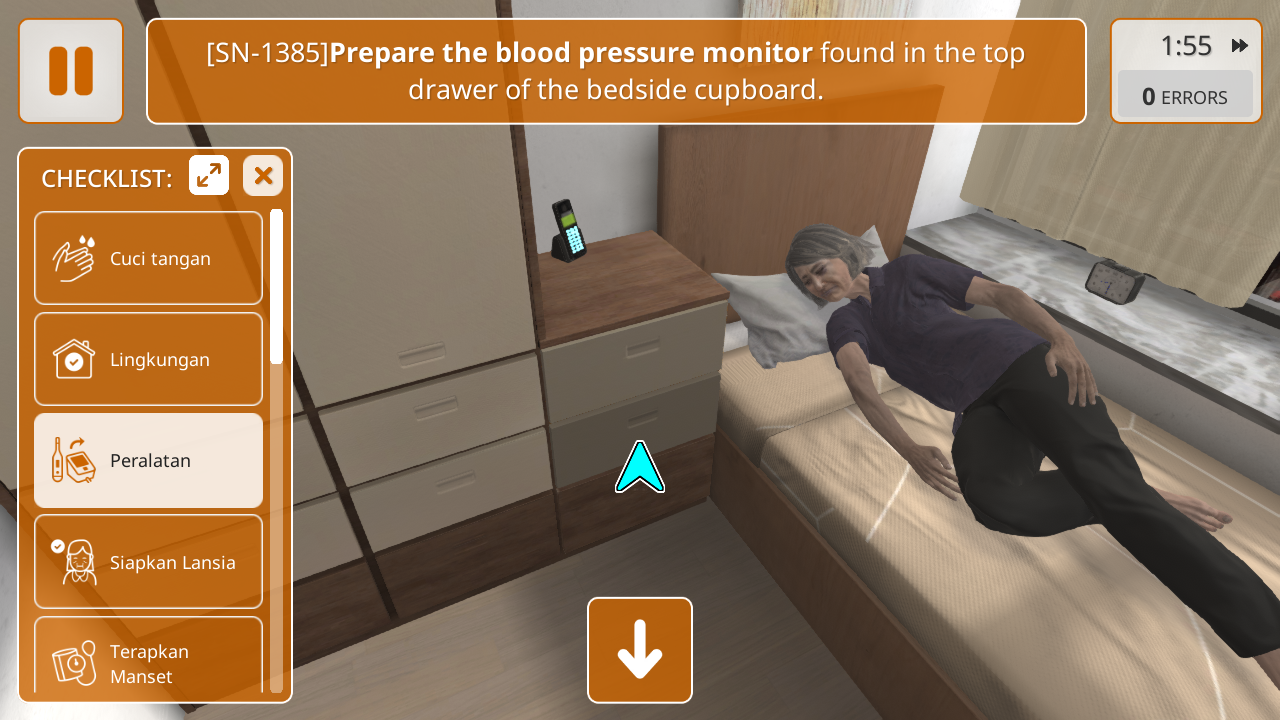
Task: Click the down arrow move-back button
Action: tap(640, 650)
